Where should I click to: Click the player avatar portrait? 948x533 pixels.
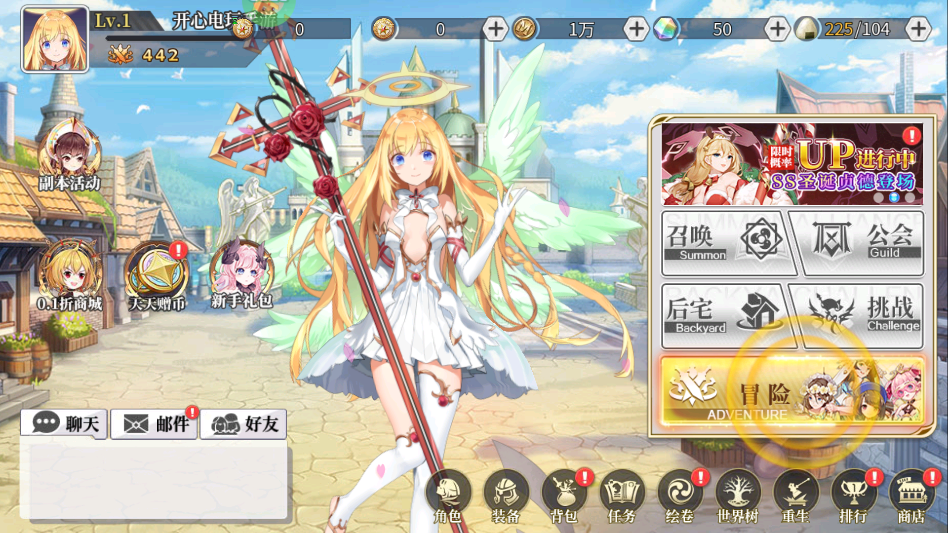tap(54, 40)
